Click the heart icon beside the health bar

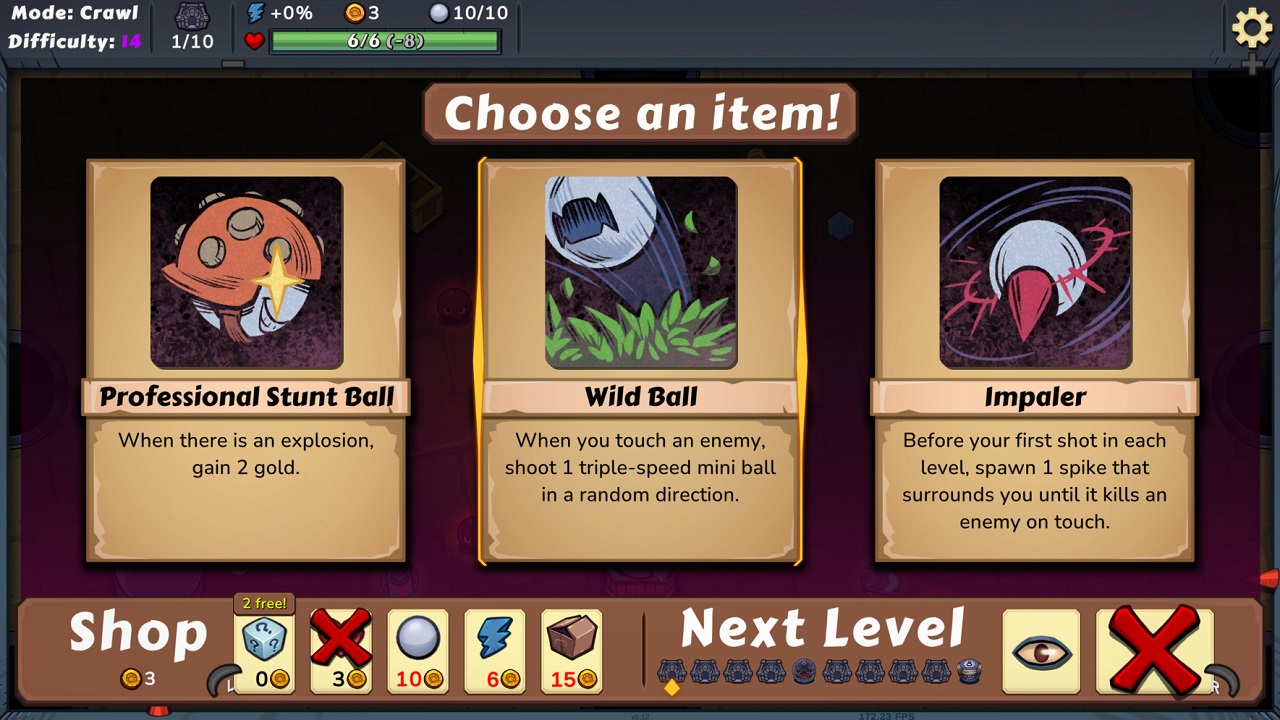(256, 42)
